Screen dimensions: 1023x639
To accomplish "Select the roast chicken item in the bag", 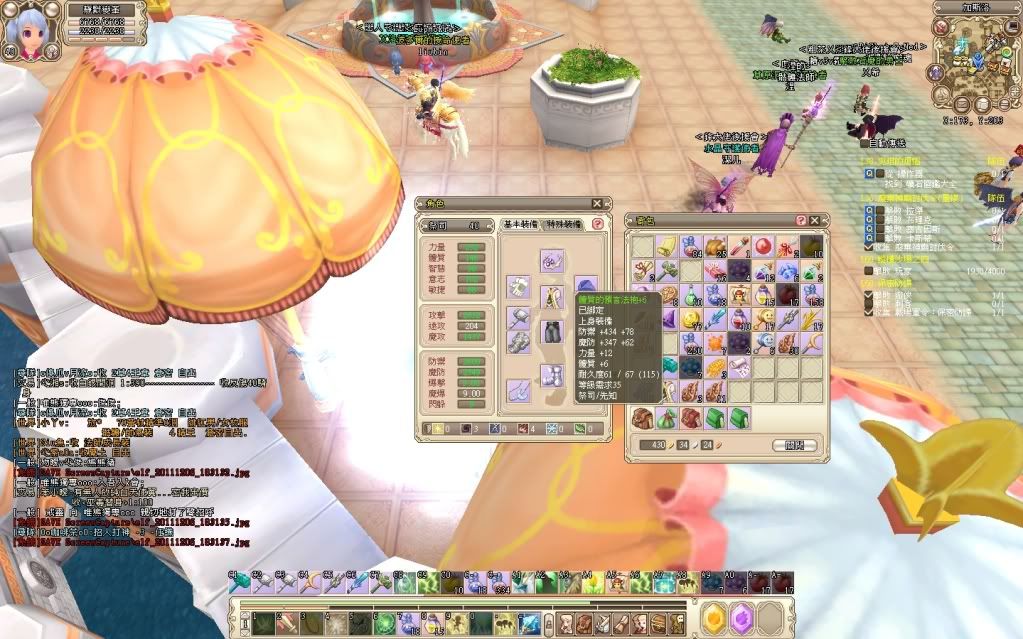I will [x=714, y=245].
